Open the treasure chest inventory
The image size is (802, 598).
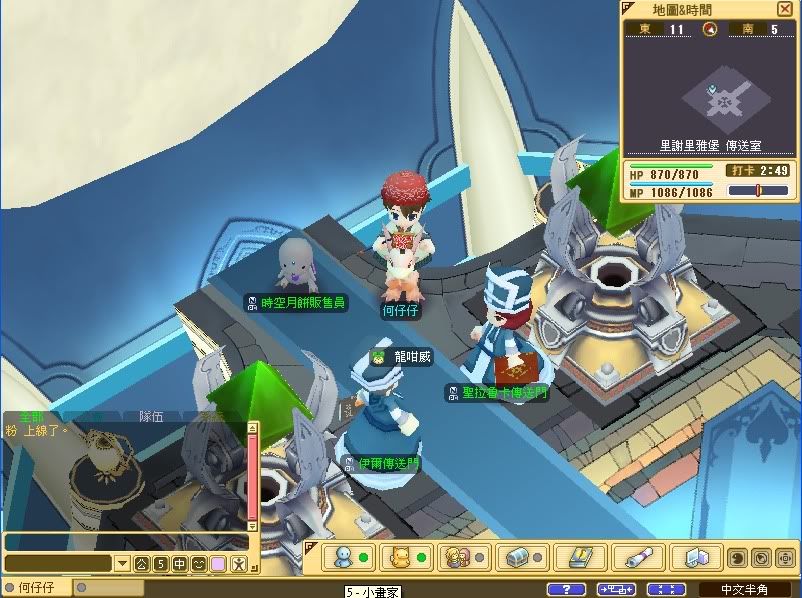518,556
